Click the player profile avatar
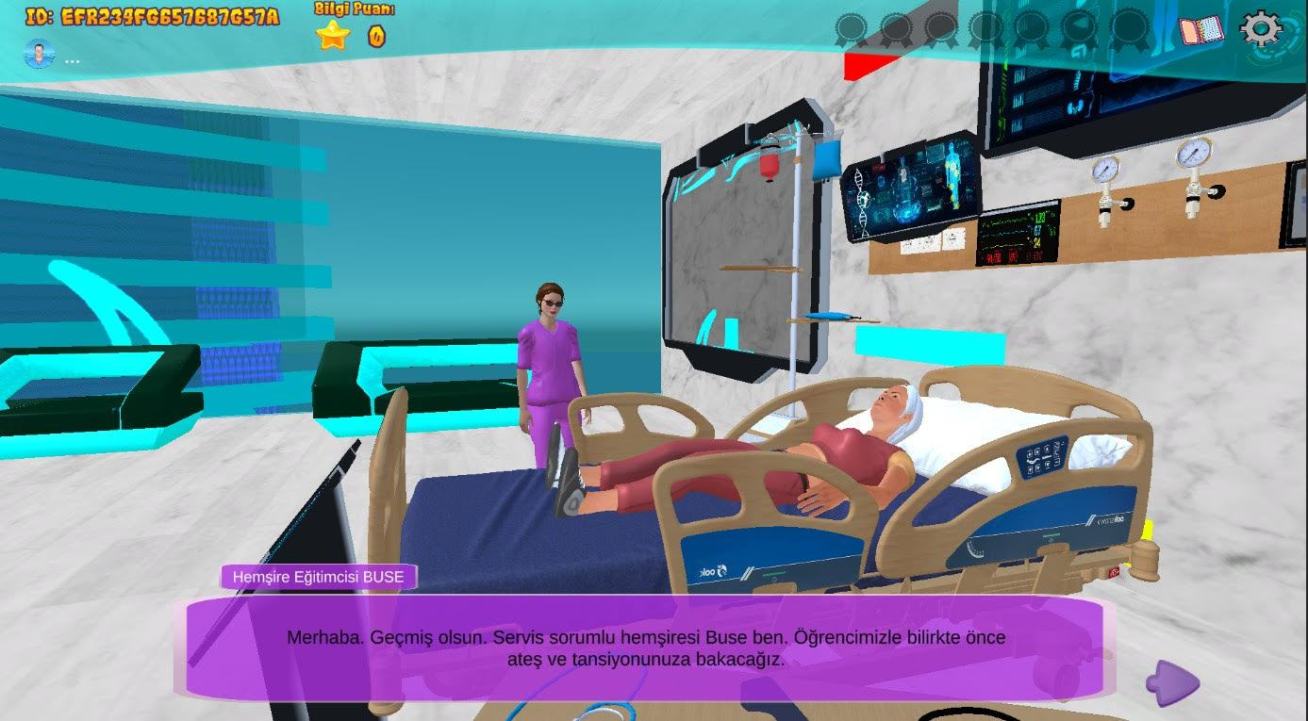The height and width of the screenshot is (721, 1308). coord(39,54)
